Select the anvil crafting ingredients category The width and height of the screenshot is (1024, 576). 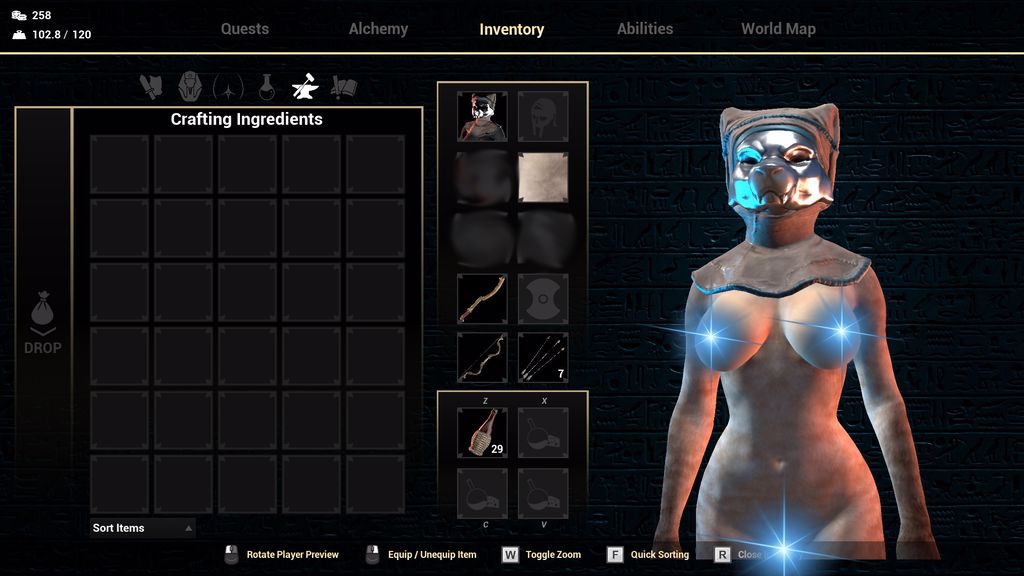point(304,87)
